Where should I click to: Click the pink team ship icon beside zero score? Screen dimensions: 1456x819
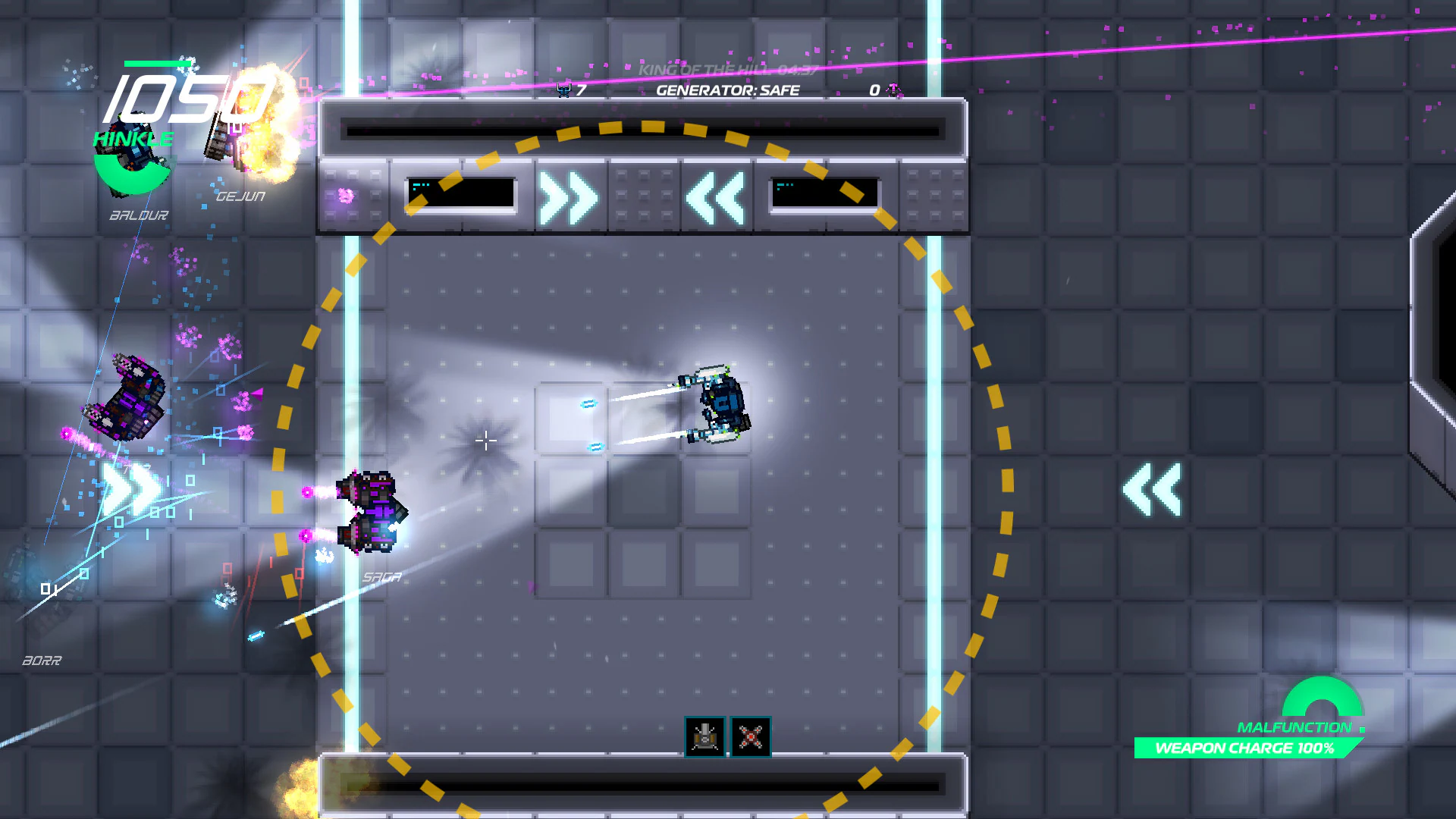(893, 90)
